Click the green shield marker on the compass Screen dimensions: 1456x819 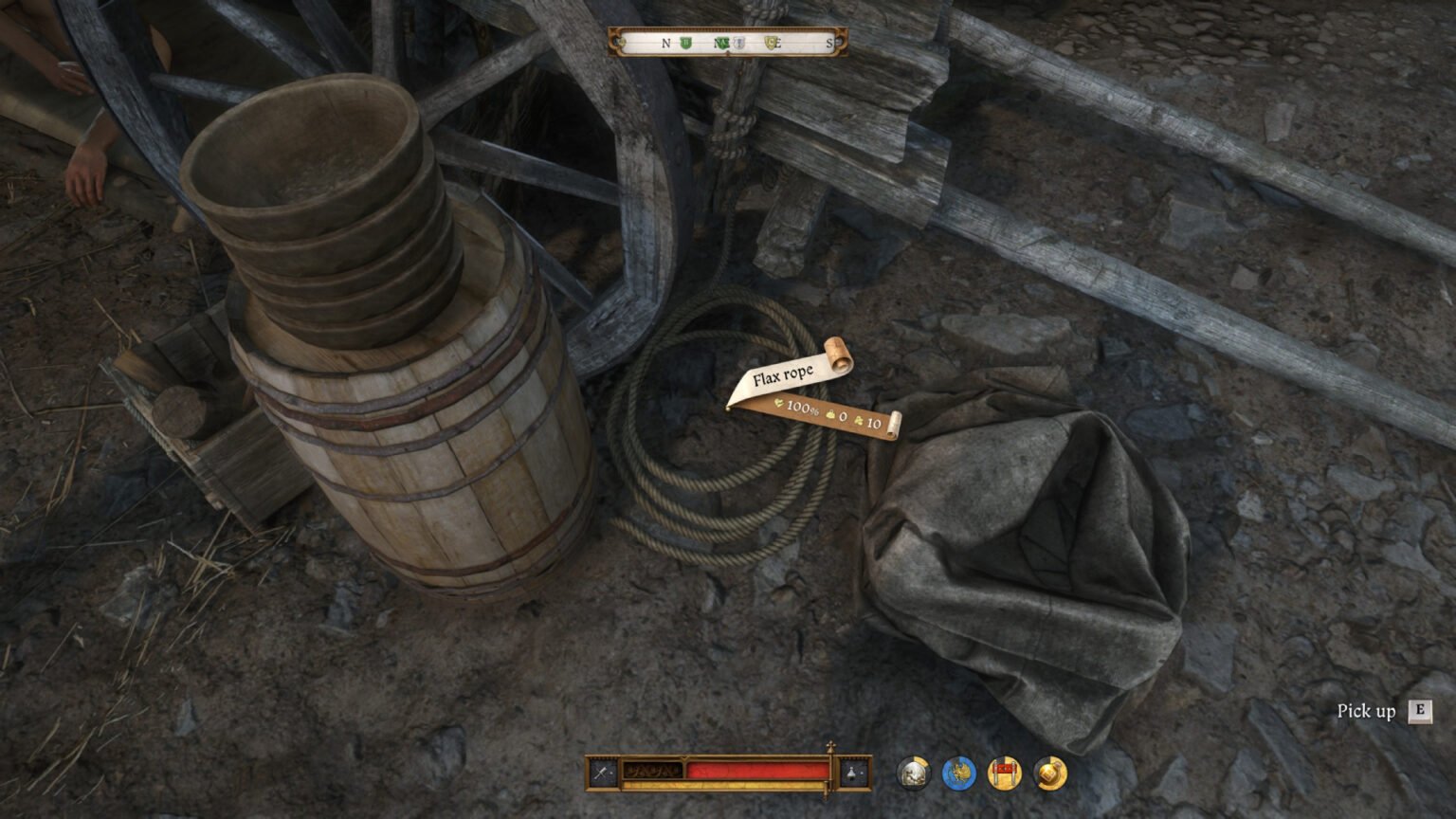[x=685, y=44]
